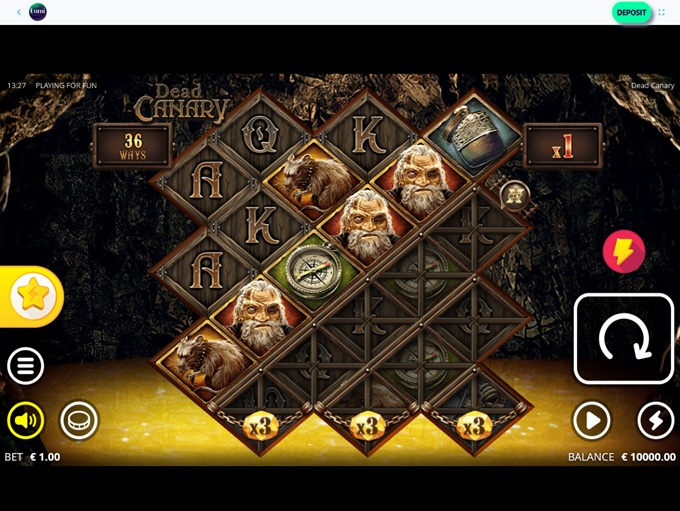Open the yellow star favorites tab
This screenshot has height=511, width=680.
[32, 296]
